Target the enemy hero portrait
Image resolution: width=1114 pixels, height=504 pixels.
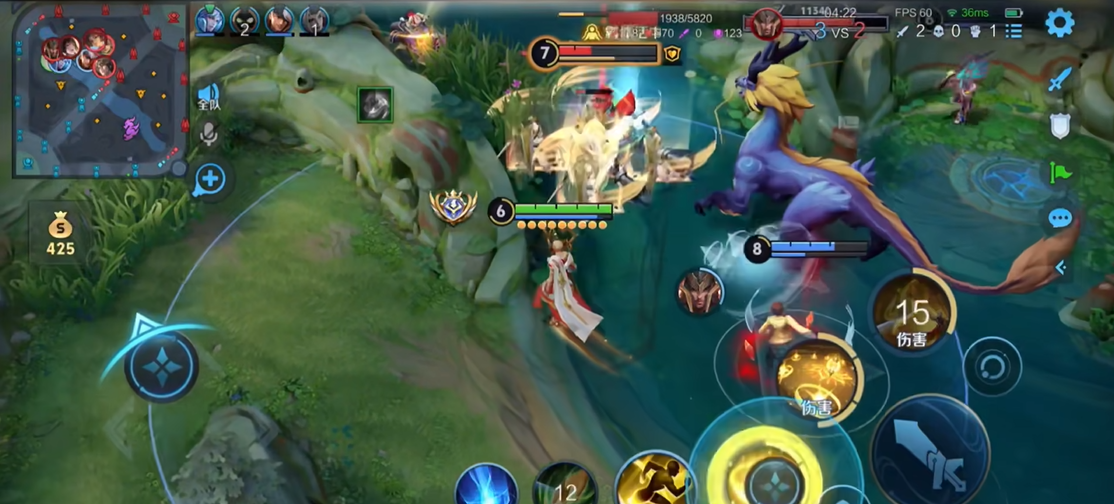(x=699, y=292)
